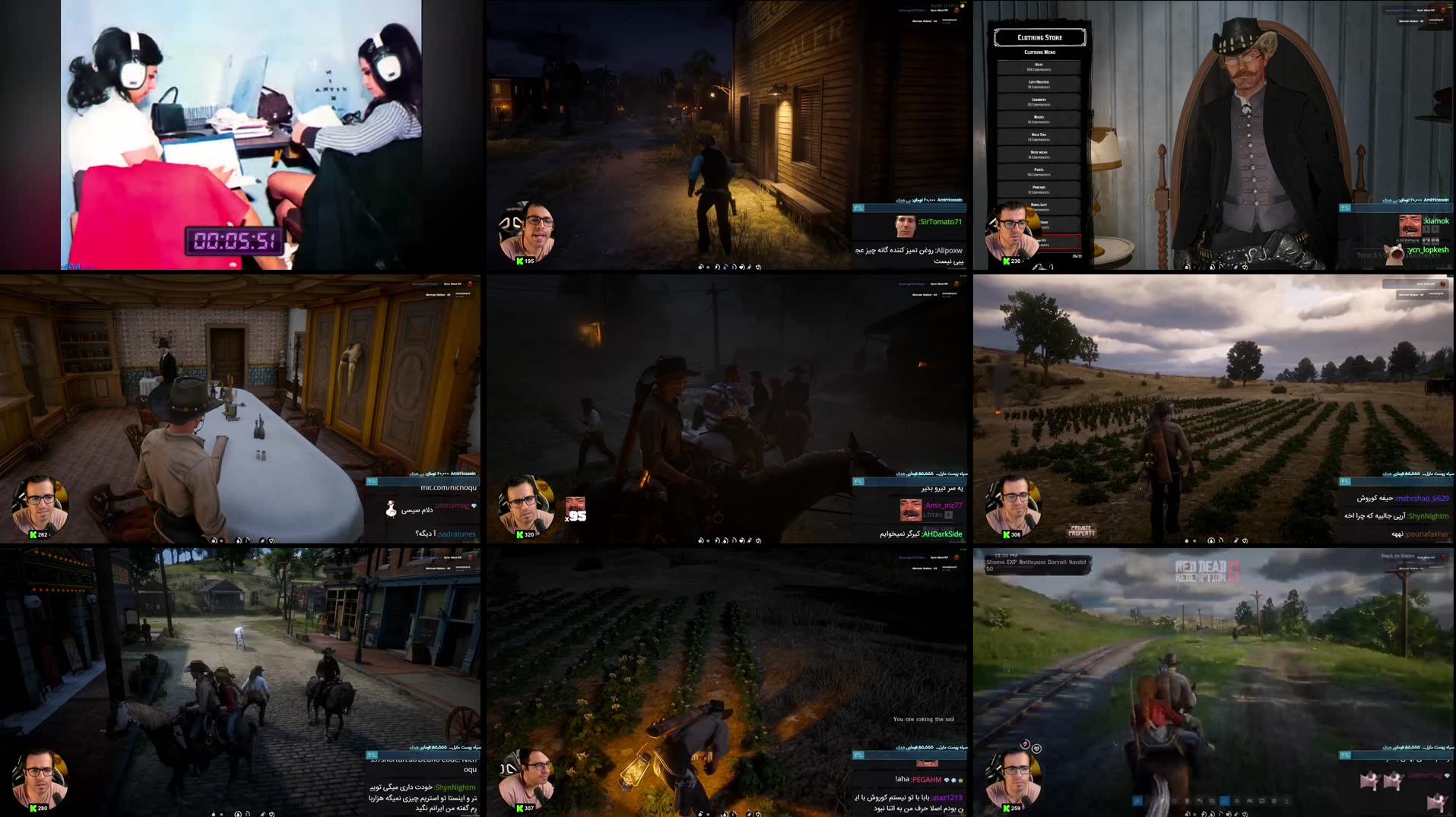Click Back to Game in the pause menu
This screenshot has height=817, width=1456.
(x=1397, y=556)
